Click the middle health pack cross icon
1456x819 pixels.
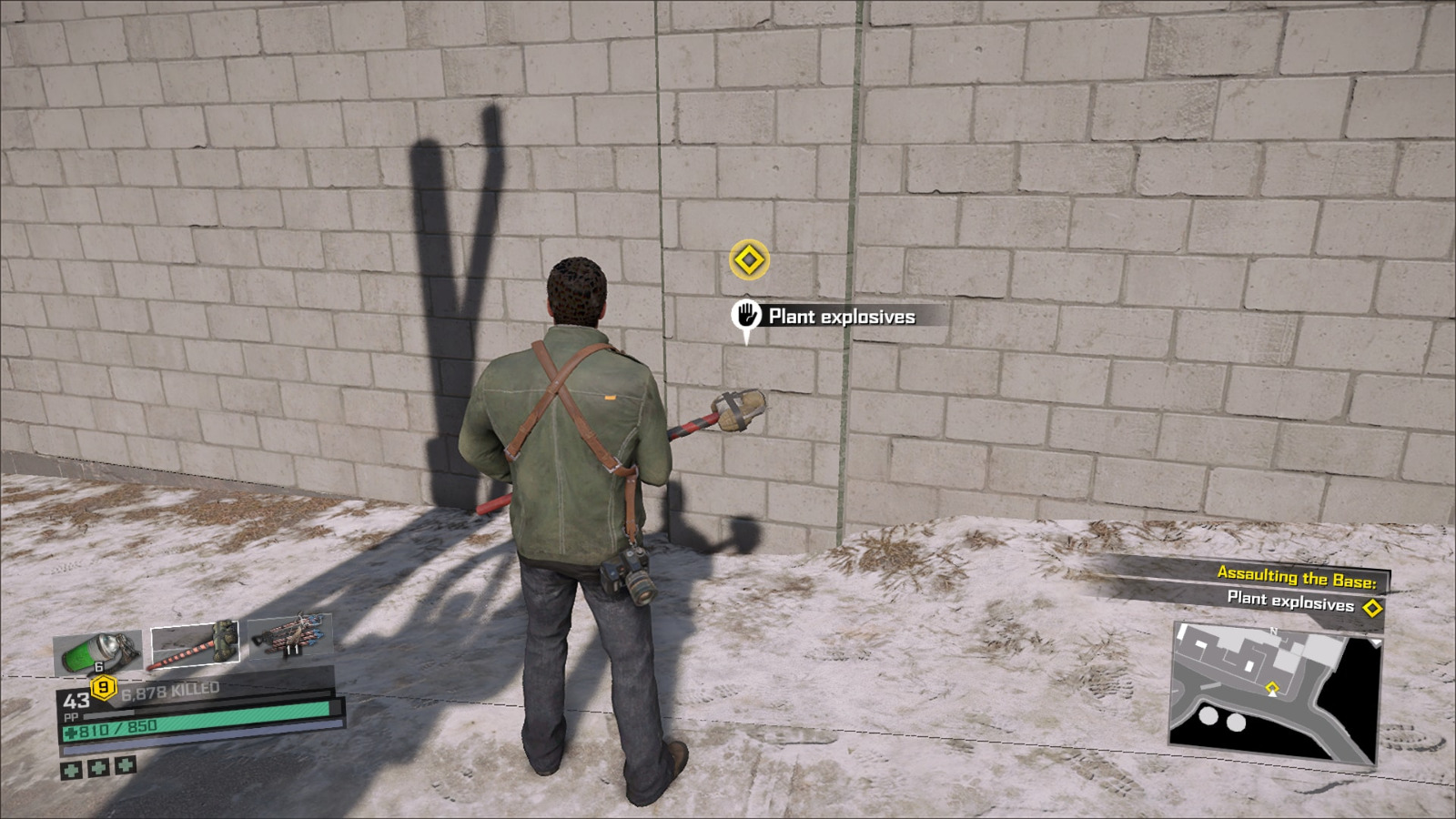98,767
